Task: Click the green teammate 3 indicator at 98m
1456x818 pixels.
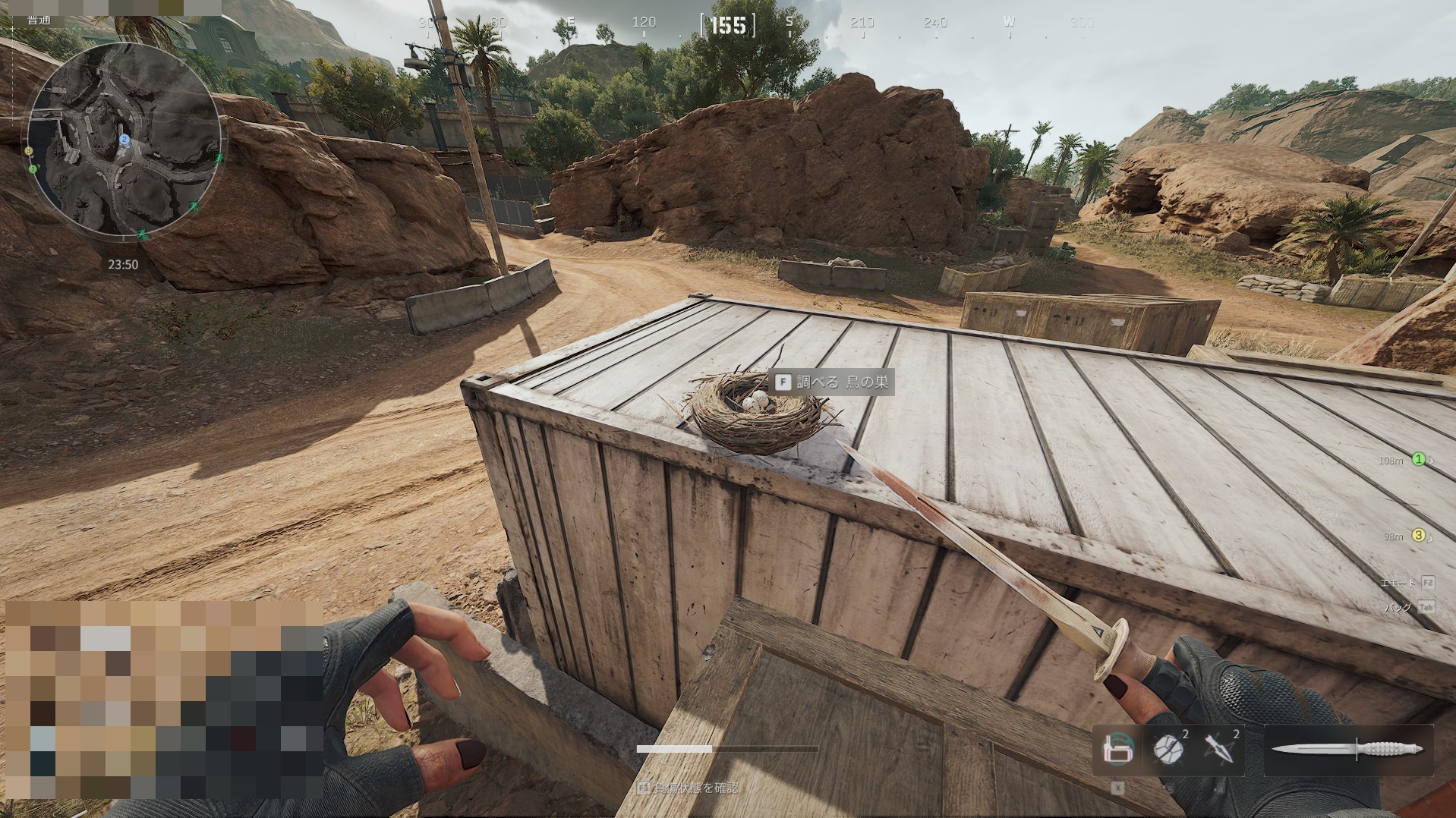Action: coord(1418,535)
